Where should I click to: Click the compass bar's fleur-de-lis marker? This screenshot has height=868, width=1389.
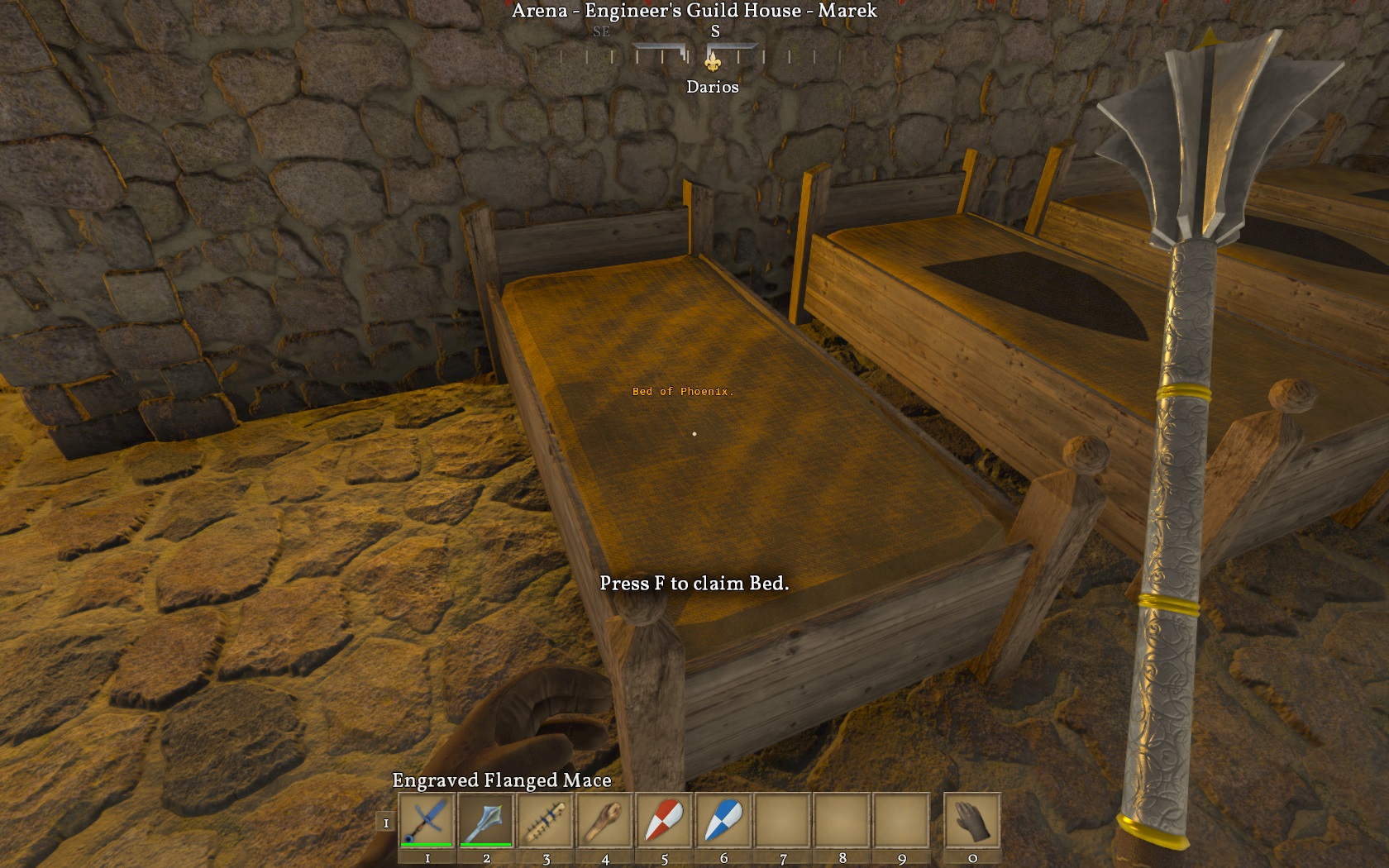pos(713,60)
